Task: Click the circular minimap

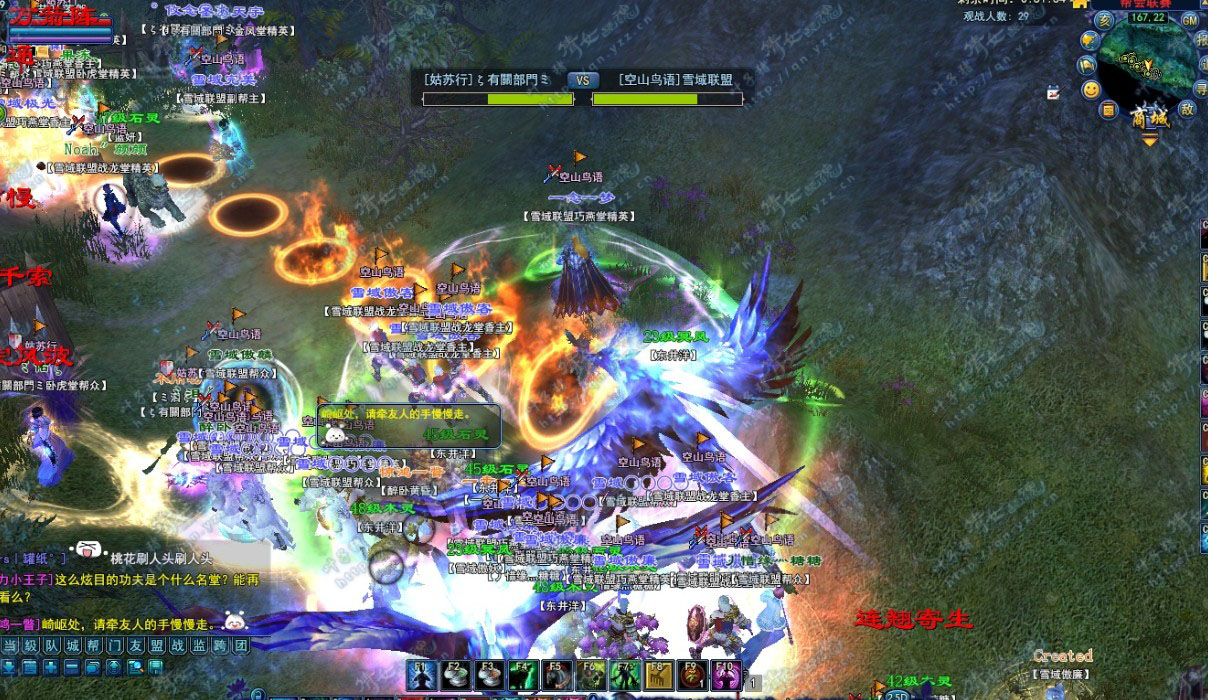Action: tap(1153, 62)
